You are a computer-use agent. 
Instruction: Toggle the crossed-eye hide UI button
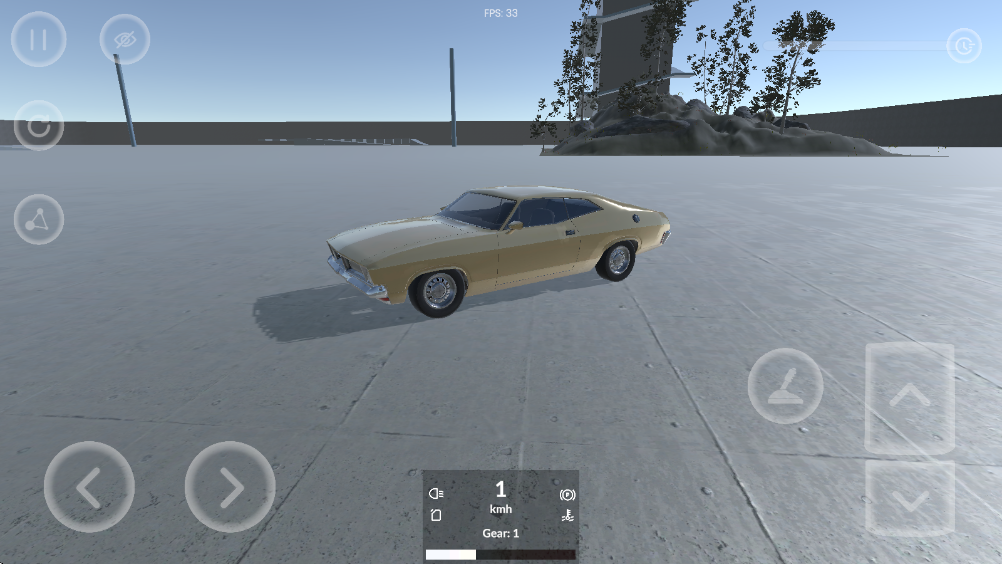tap(124, 40)
